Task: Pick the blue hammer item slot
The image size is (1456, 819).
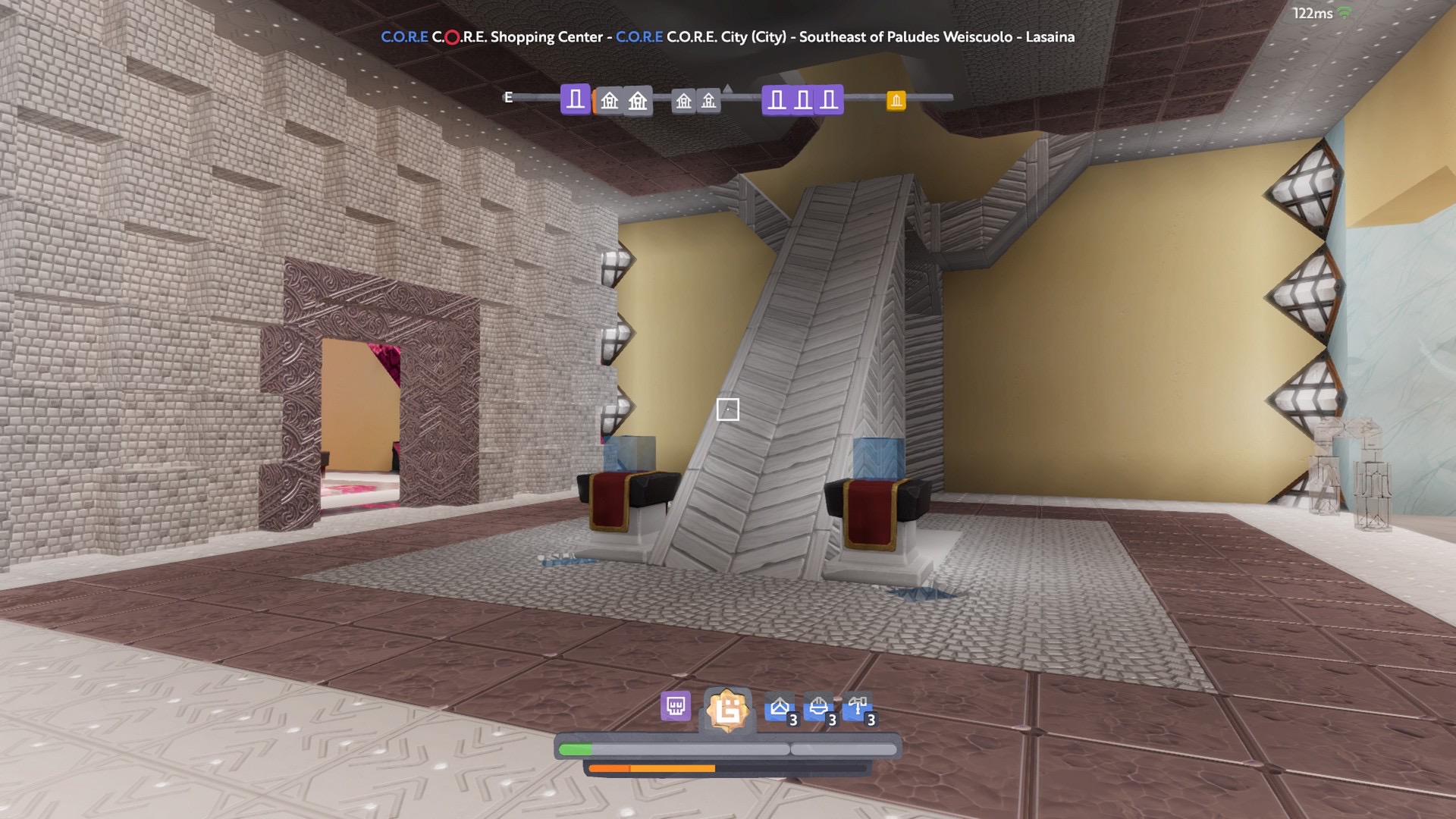Action: [x=858, y=708]
